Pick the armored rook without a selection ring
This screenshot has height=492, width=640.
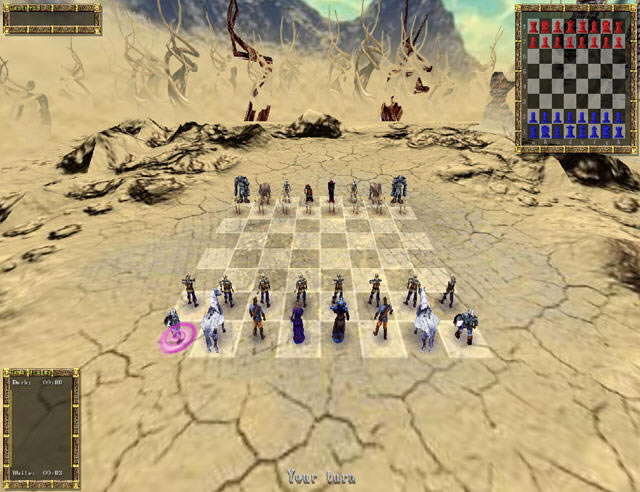465,326
